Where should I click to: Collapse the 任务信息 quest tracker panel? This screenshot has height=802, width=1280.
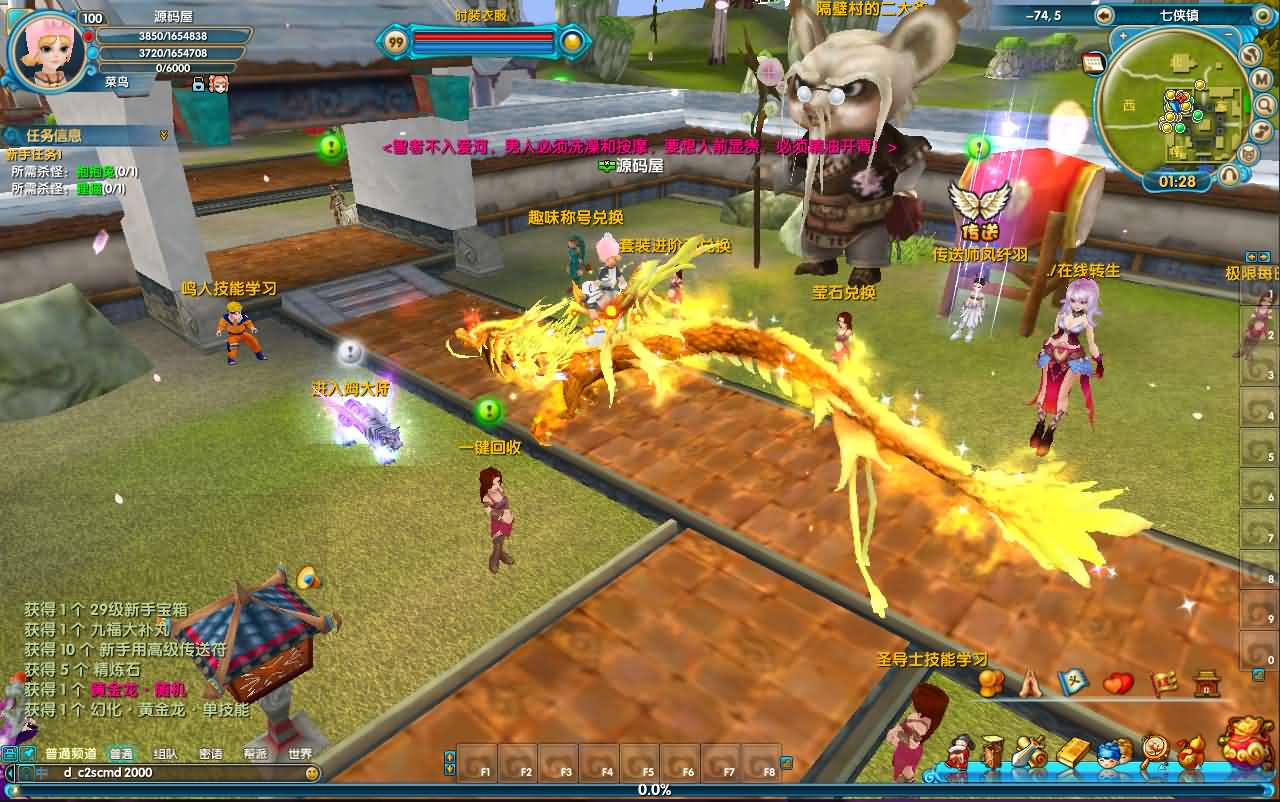(x=164, y=135)
